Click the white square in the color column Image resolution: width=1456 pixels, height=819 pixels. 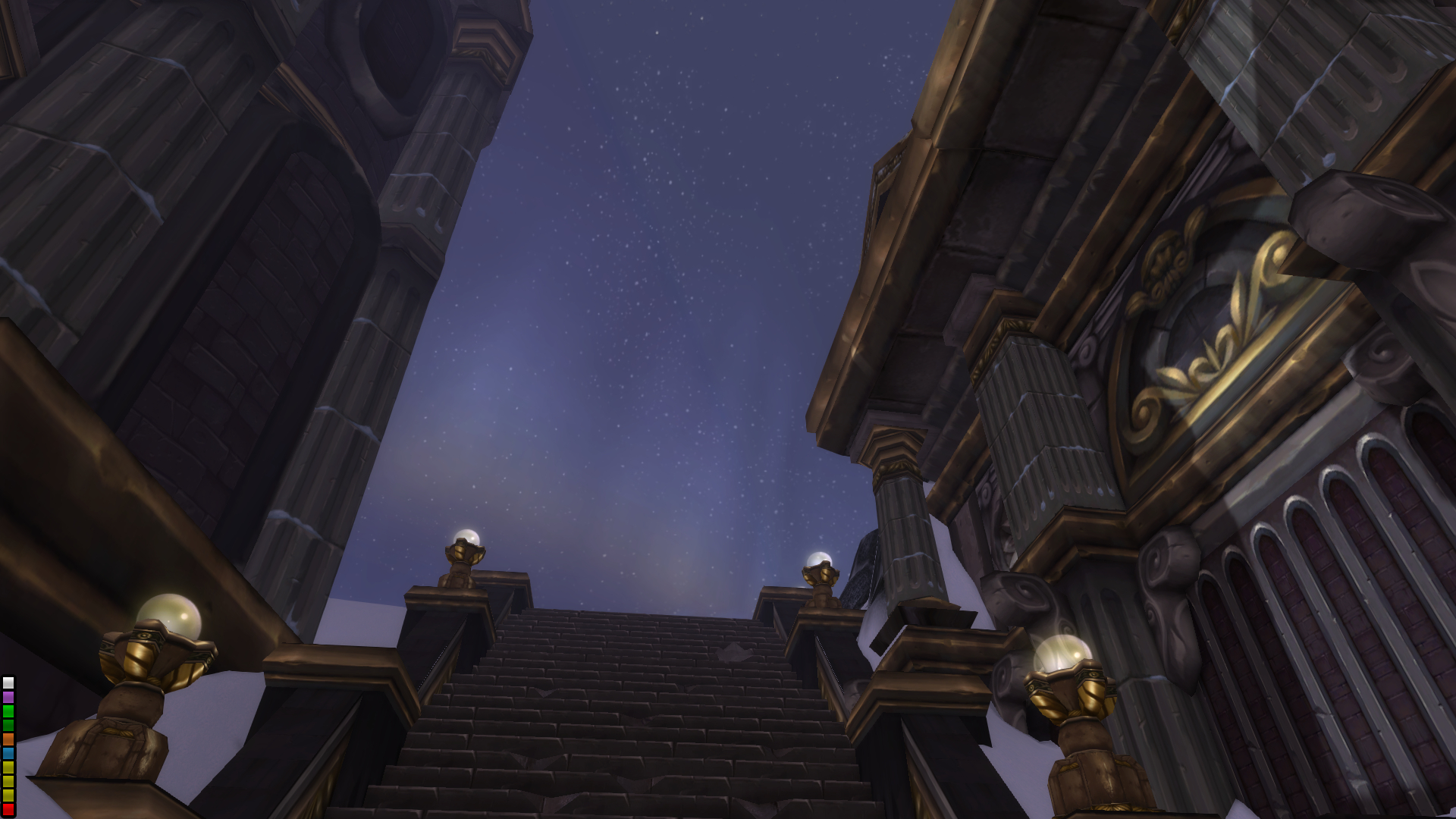pos(8,683)
